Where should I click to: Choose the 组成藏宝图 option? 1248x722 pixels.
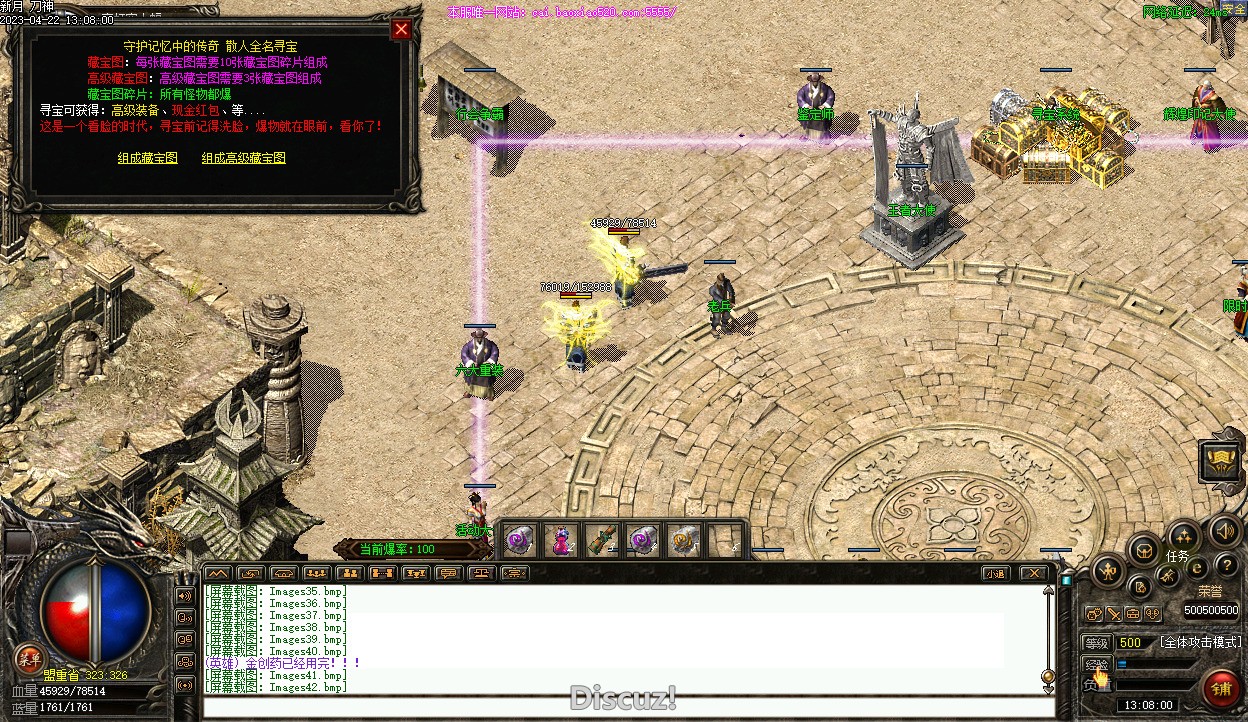(147, 158)
